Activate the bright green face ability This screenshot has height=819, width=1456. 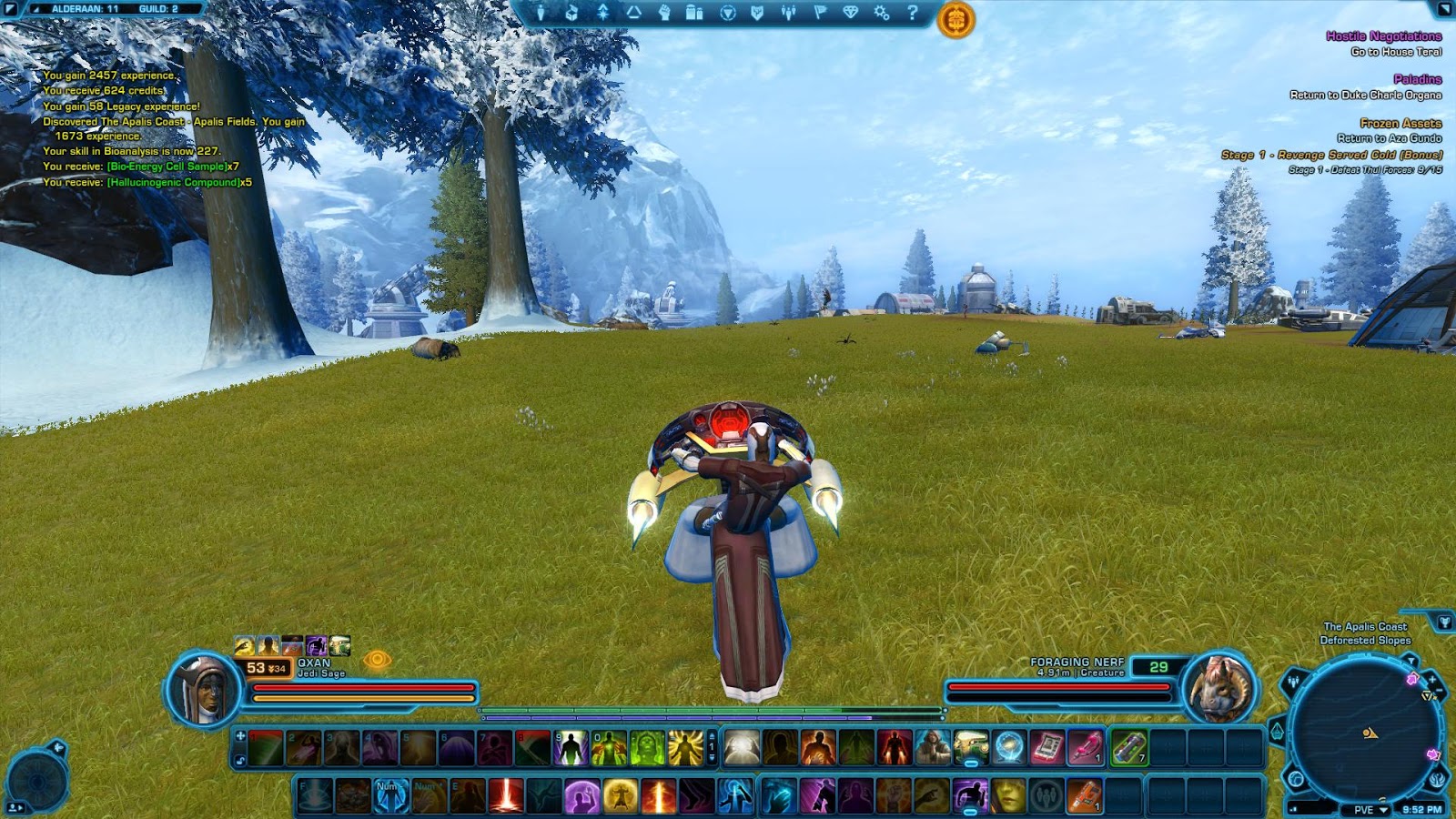(x=647, y=748)
